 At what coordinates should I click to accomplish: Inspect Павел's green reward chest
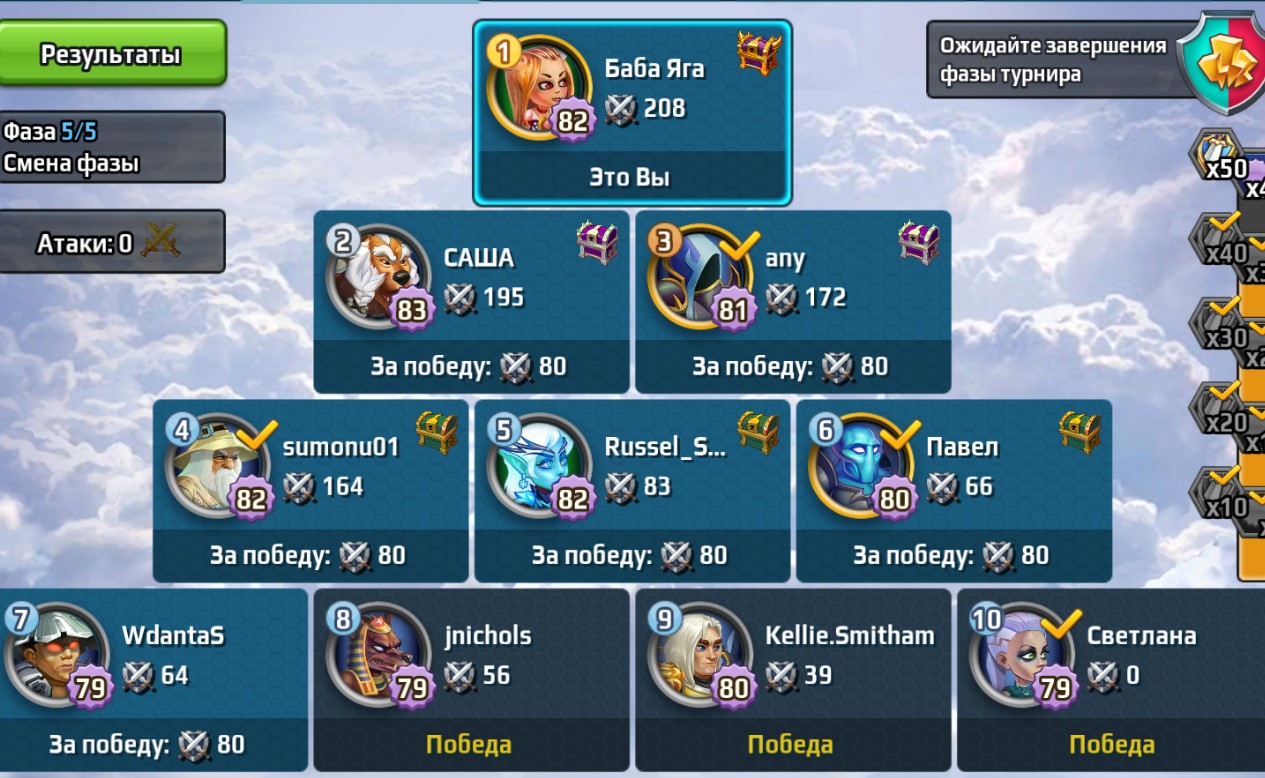pyautogui.click(x=1079, y=432)
